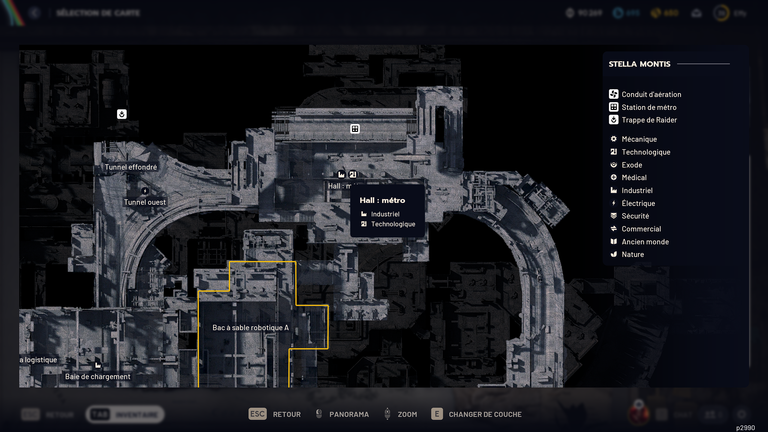The width and height of the screenshot is (768, 432).
Task: Select the Station de métro legend entry
Action: click(x=648, y=107)
